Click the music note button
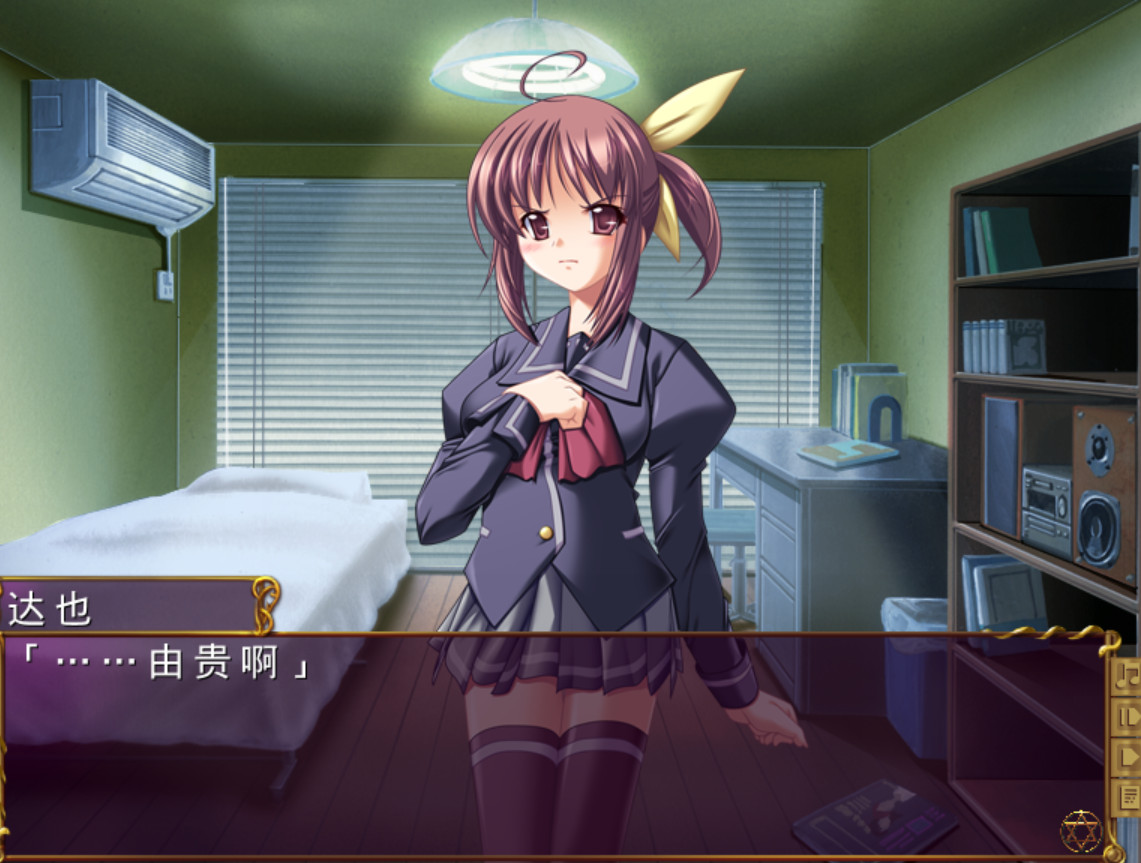This screenshot has width=1141, height=863. (x=1127, y=676)
